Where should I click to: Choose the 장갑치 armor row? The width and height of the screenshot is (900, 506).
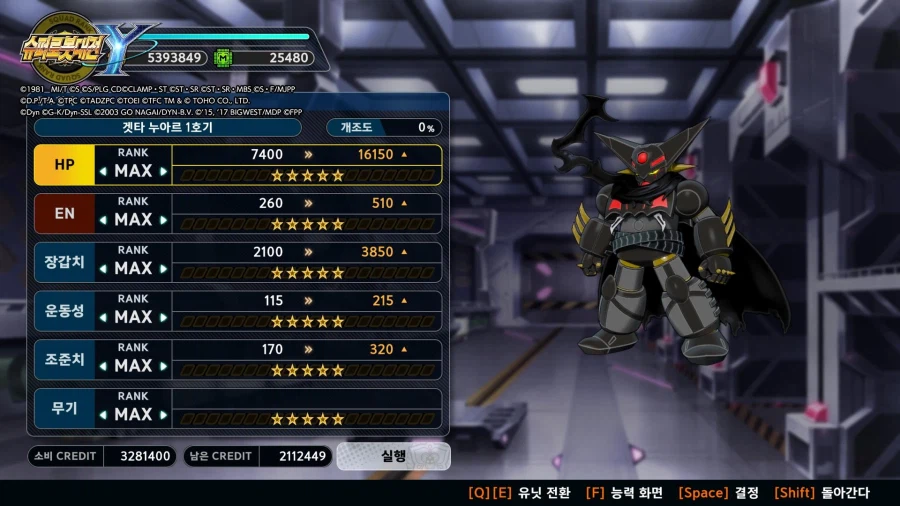[x=64, y=262]
